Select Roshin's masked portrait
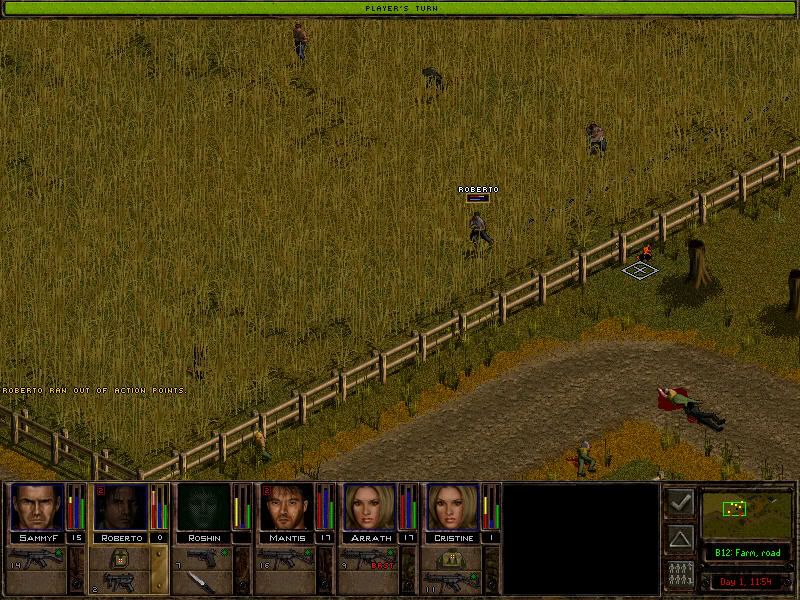The width and height of the screenshot is (800, 600). [203, 507]
